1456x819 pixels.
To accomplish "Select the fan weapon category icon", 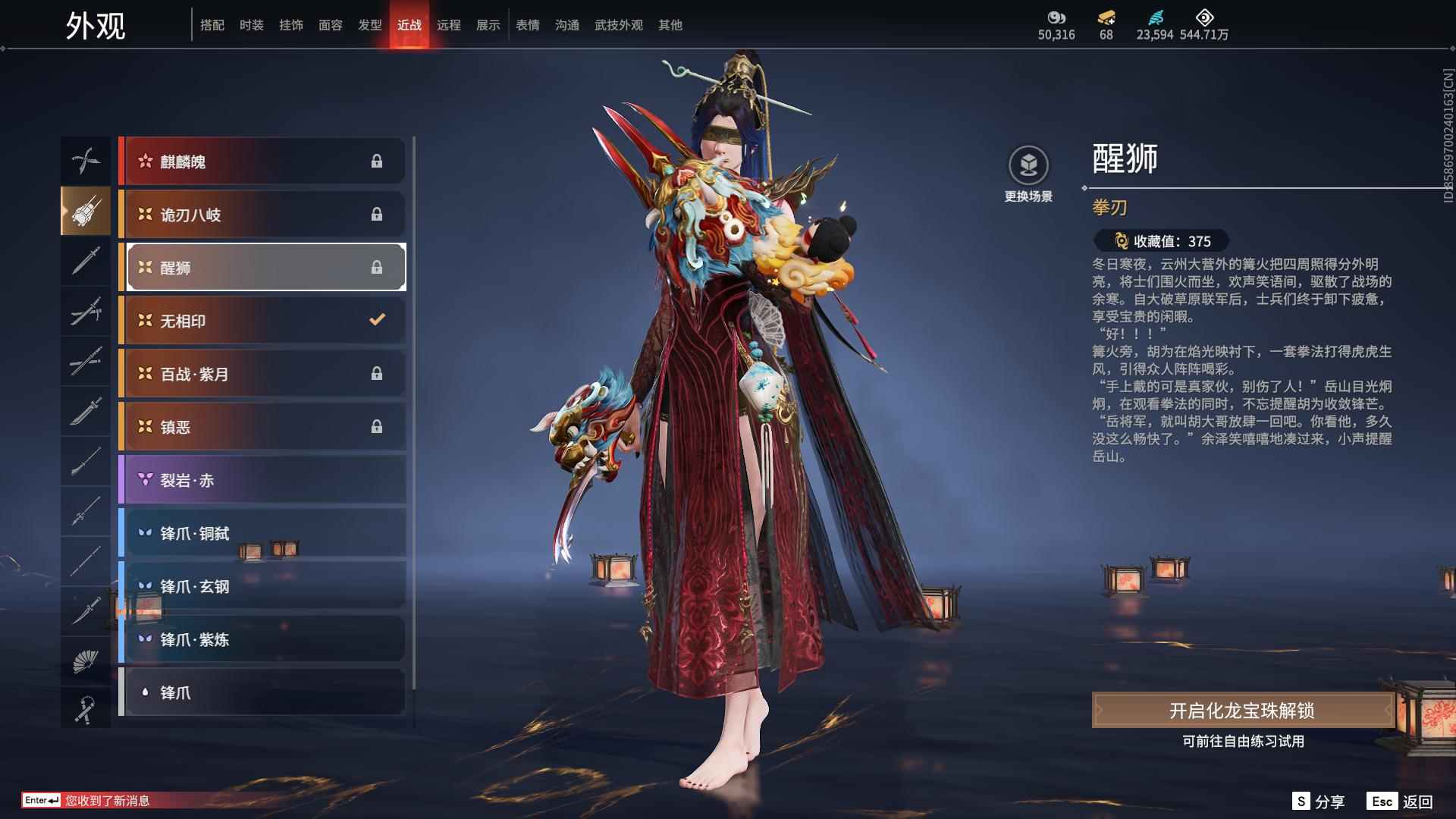I will tap(86, 659).
